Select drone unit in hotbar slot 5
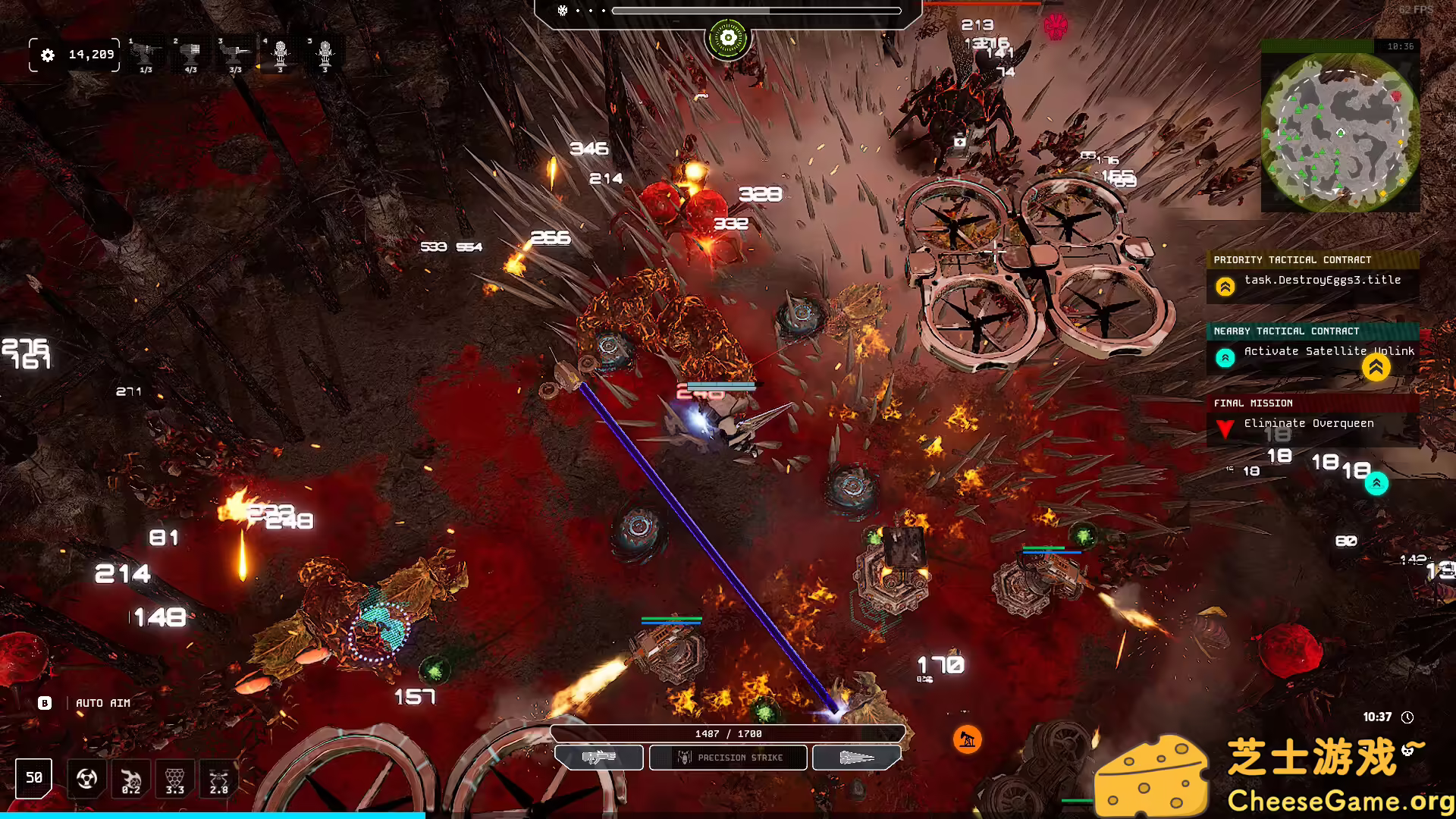The height and width of the screenshot is (819, 1456). [325, 53]
